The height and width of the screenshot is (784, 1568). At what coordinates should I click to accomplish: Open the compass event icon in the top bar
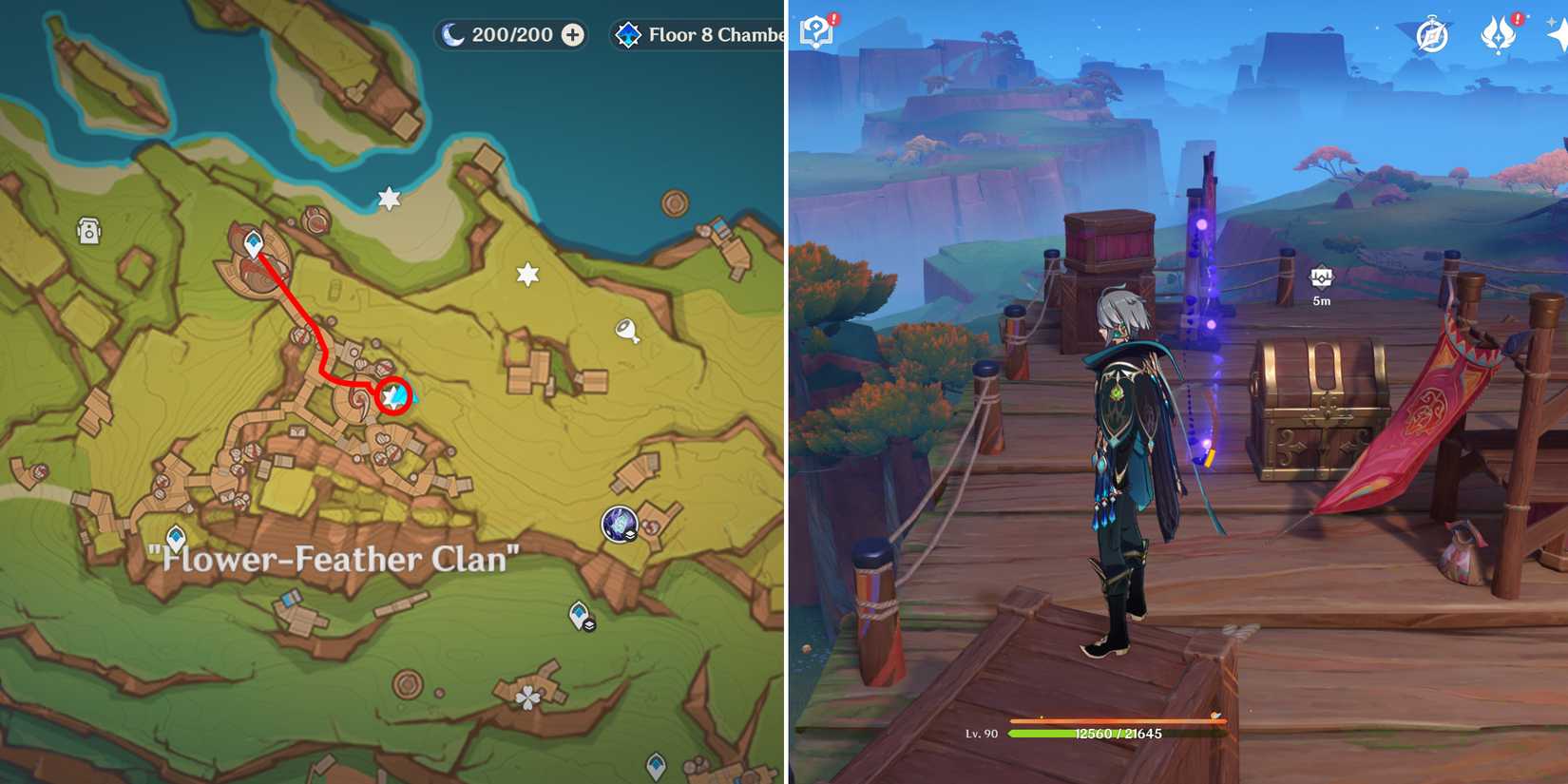pos(1433,35)
